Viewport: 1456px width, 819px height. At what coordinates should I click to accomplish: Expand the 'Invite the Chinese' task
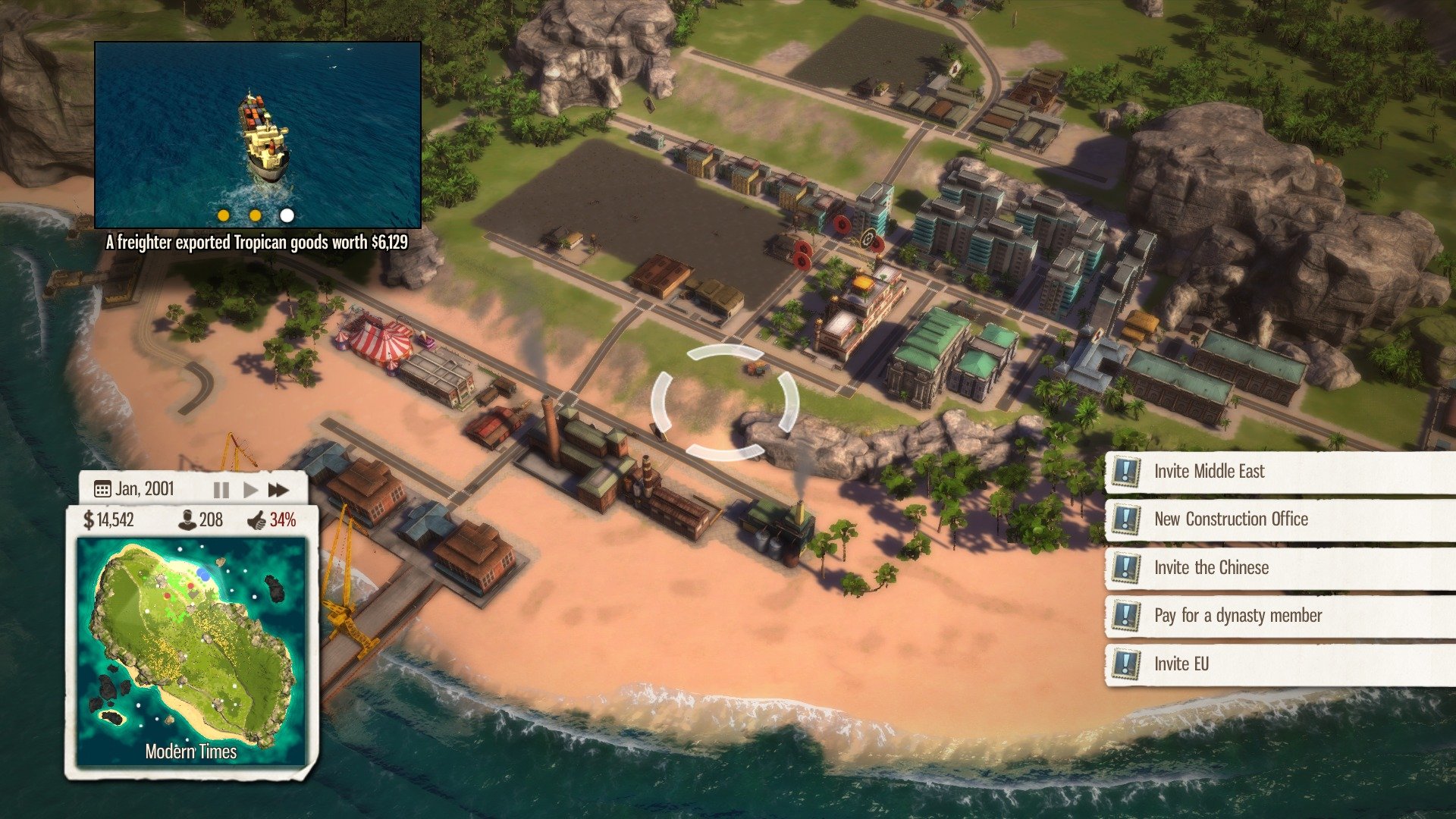click(1211, 567)
